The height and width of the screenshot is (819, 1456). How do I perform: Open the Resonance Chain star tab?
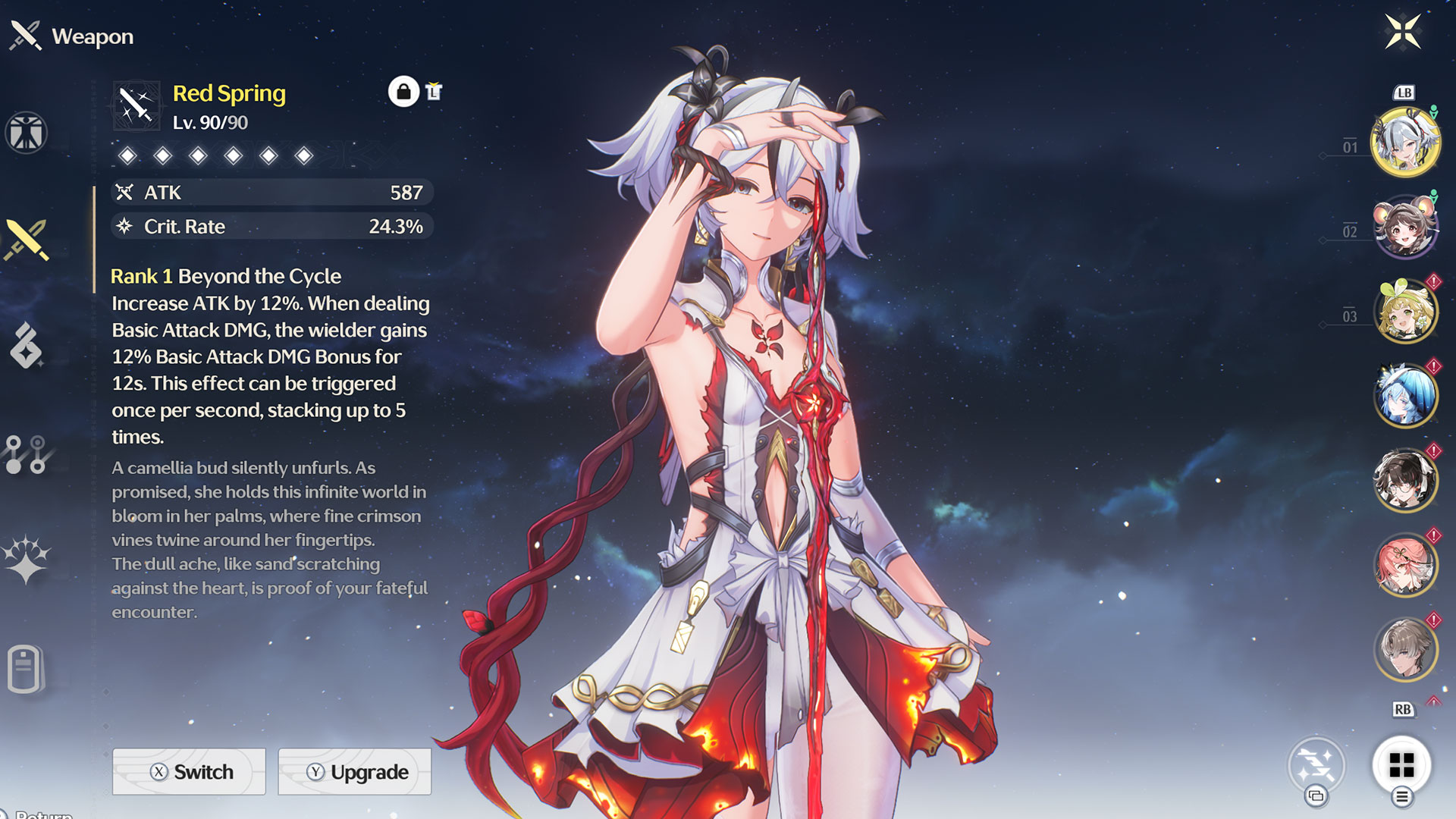click(27, 560)
